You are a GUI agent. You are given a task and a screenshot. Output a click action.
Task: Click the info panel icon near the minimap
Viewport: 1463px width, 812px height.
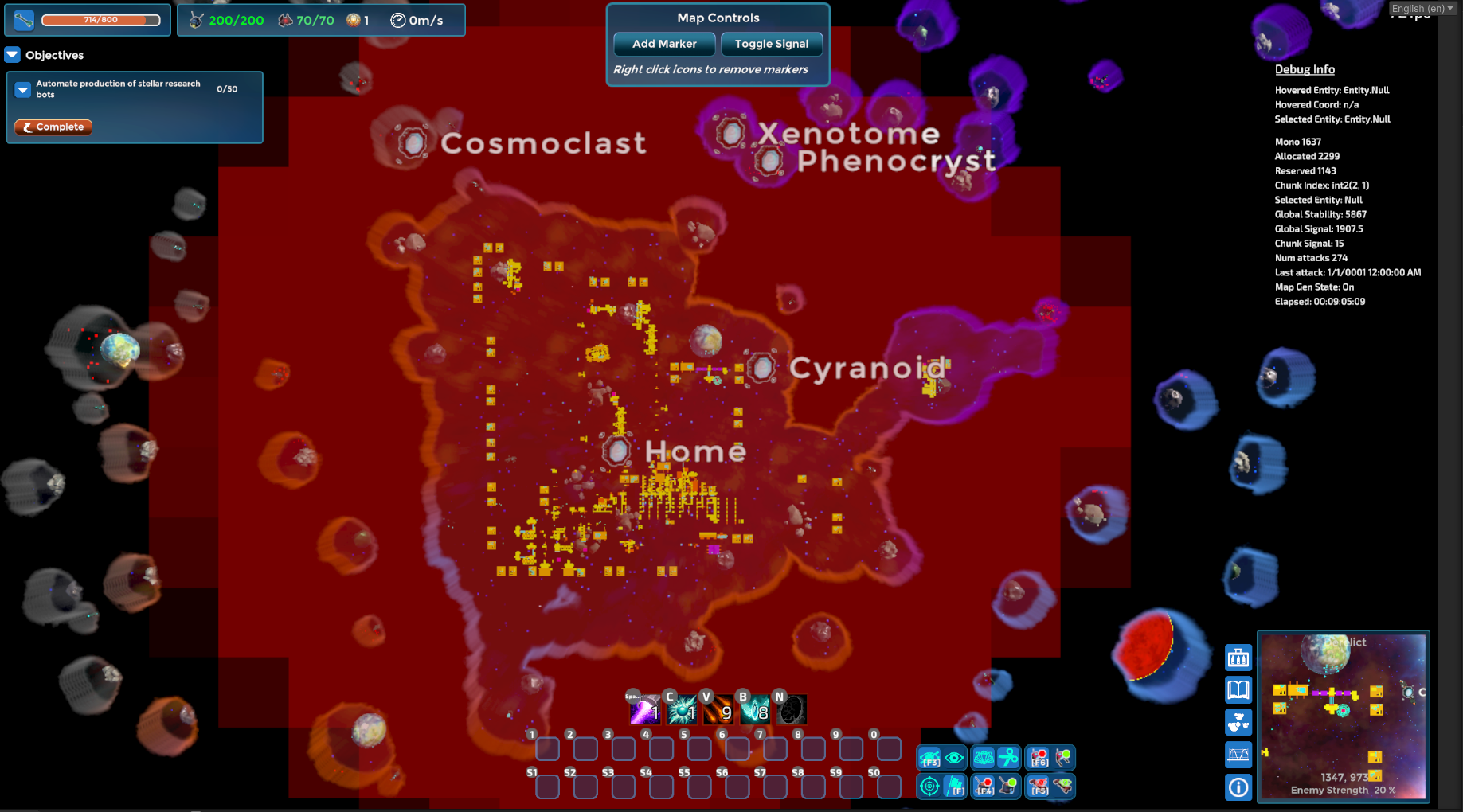click(x=1238, y=787)
